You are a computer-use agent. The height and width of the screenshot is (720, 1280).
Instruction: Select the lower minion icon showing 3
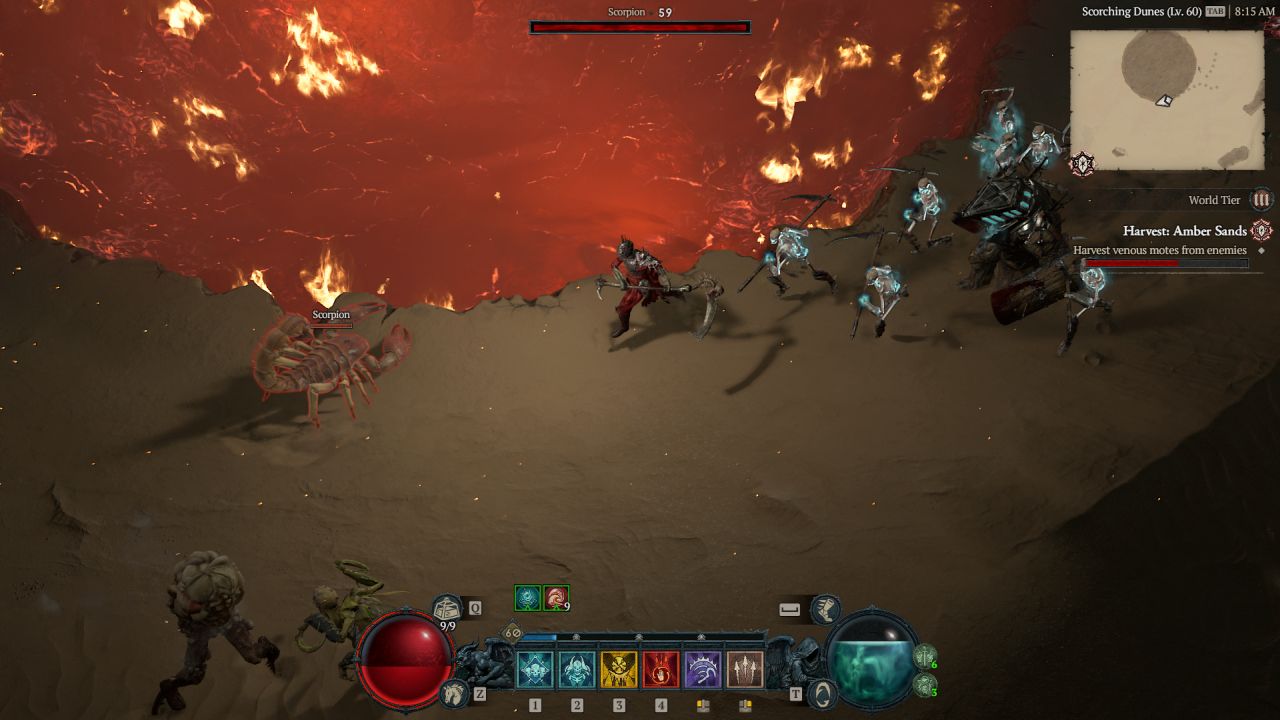click(925, 686)
